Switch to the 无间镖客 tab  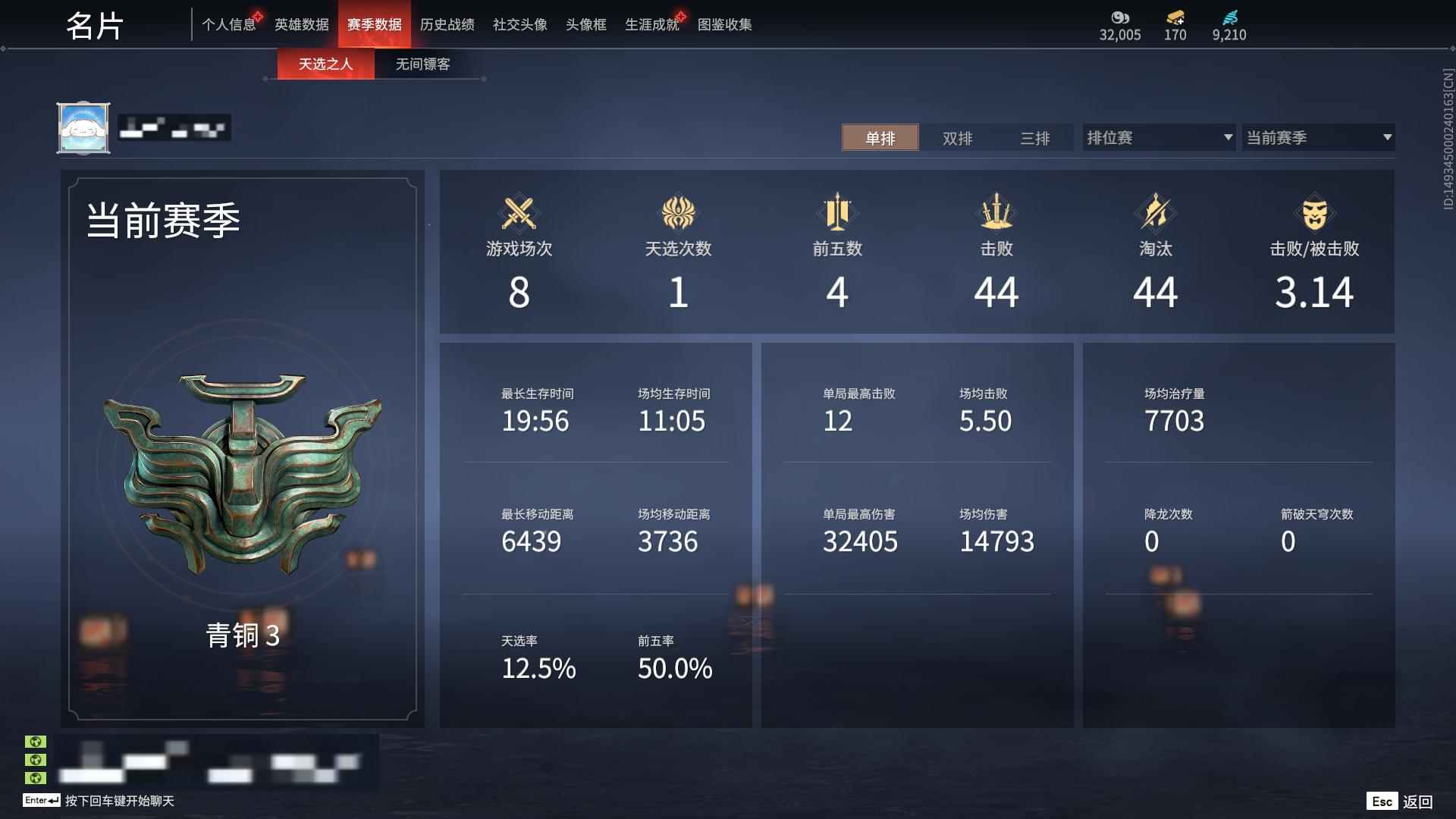click(x=421, y=64)
